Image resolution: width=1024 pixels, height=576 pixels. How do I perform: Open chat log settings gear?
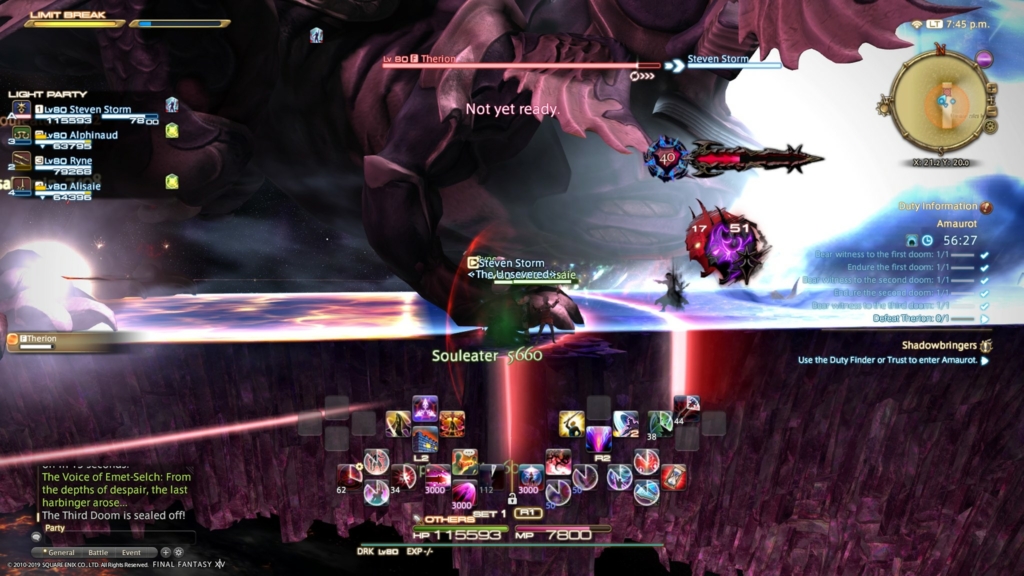(179, 551)
